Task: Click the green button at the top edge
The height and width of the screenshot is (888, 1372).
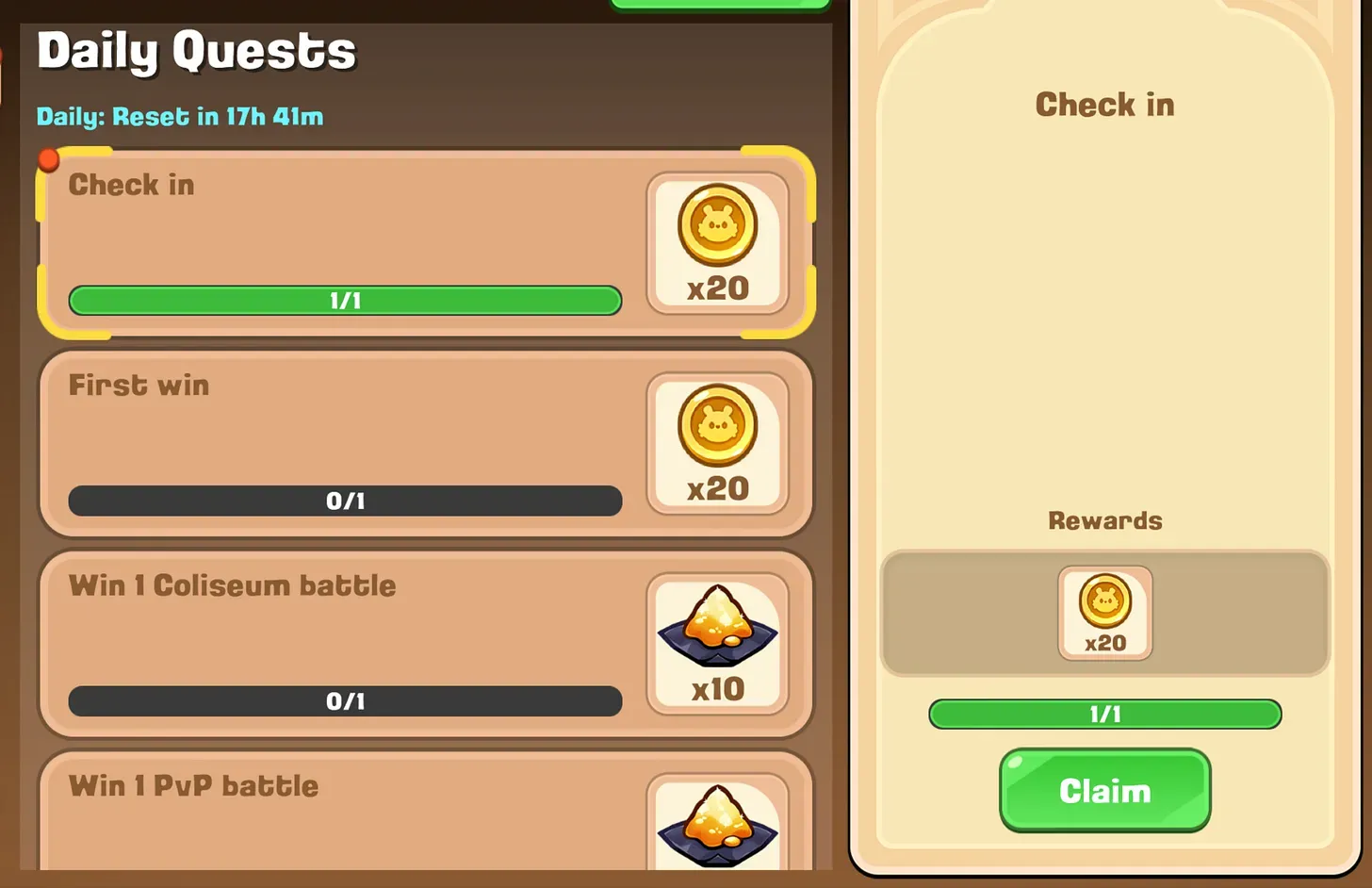Action: coord(721,4)
